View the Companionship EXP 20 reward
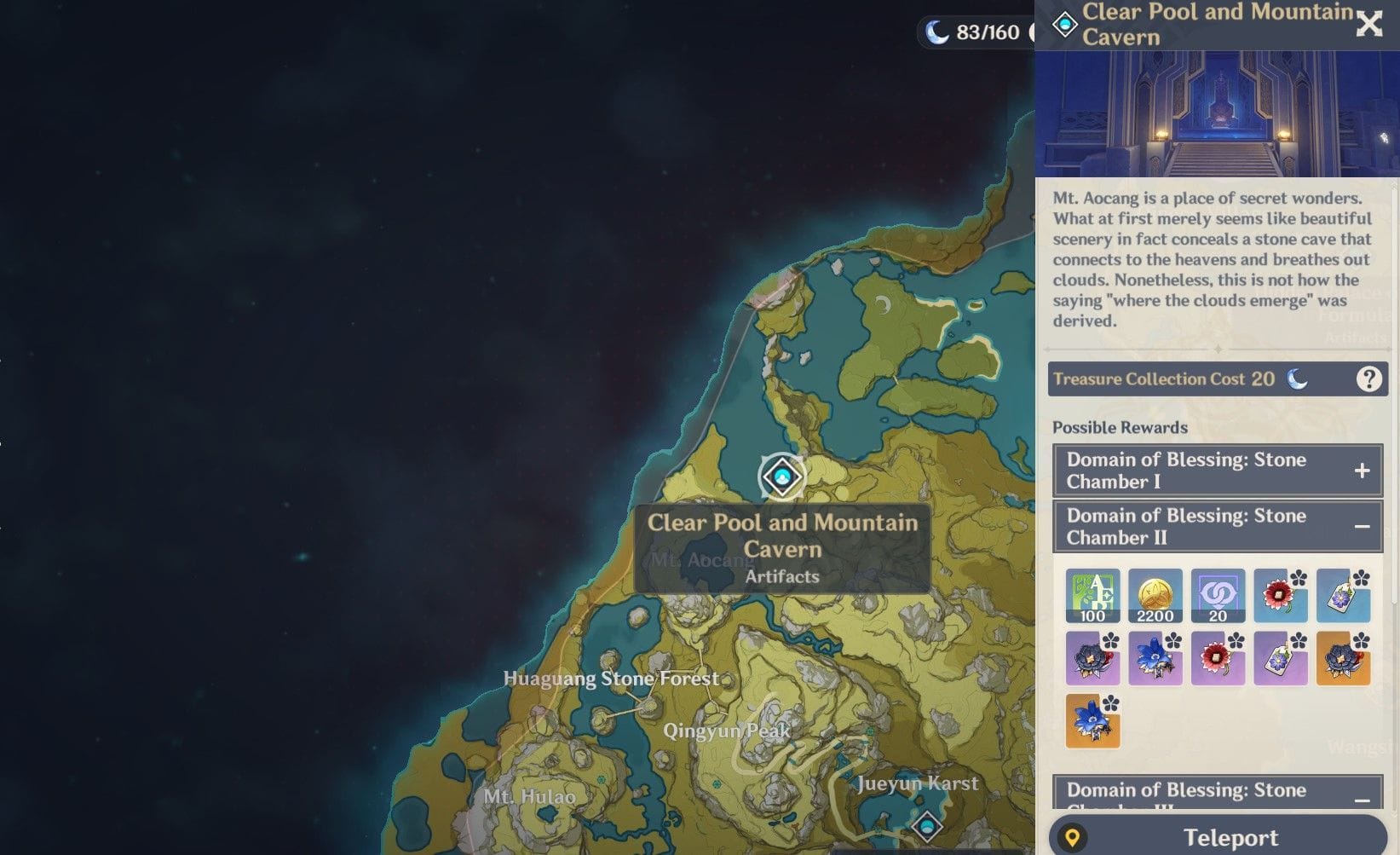Viewport: 1400px width, 855px height. pos(1218,596)
